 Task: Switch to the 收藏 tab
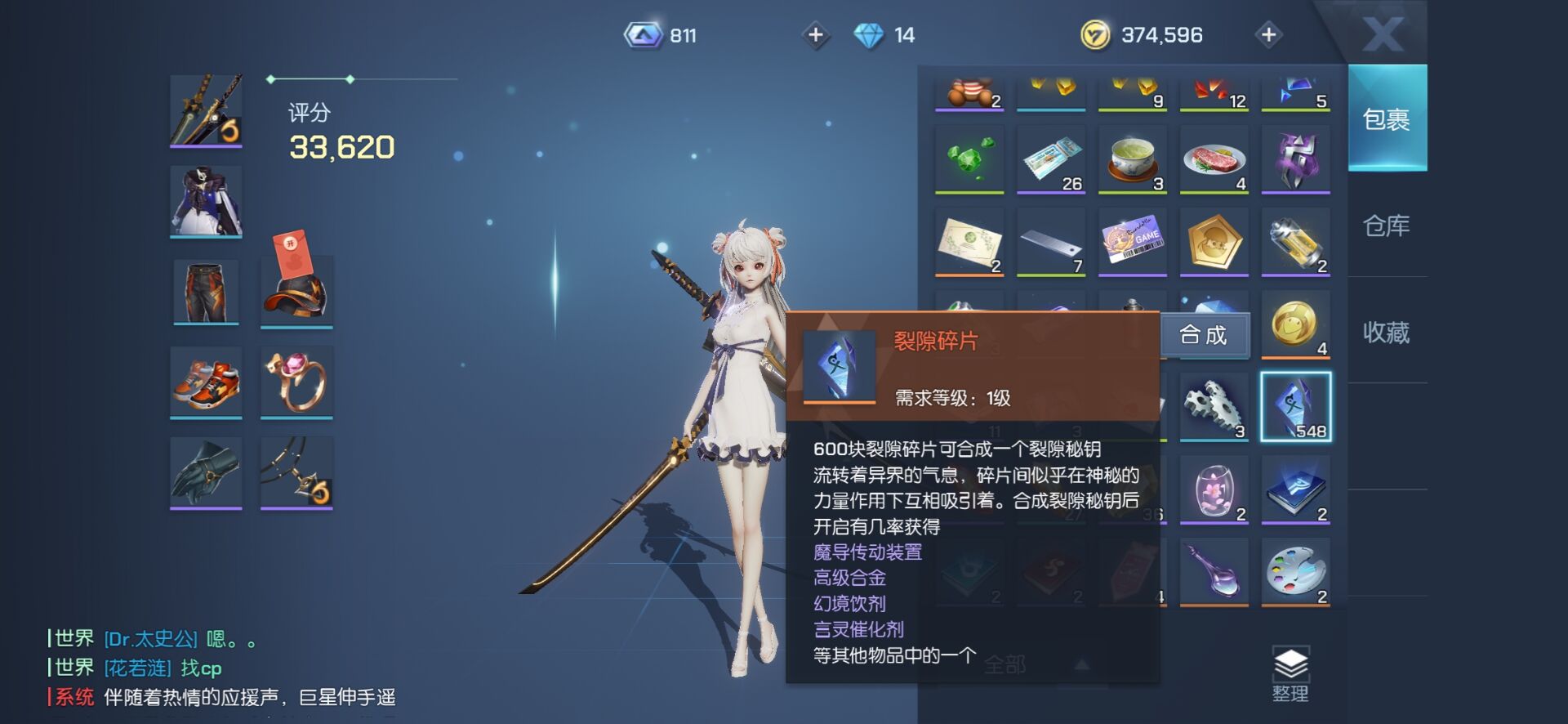[x=1387, y=333]
